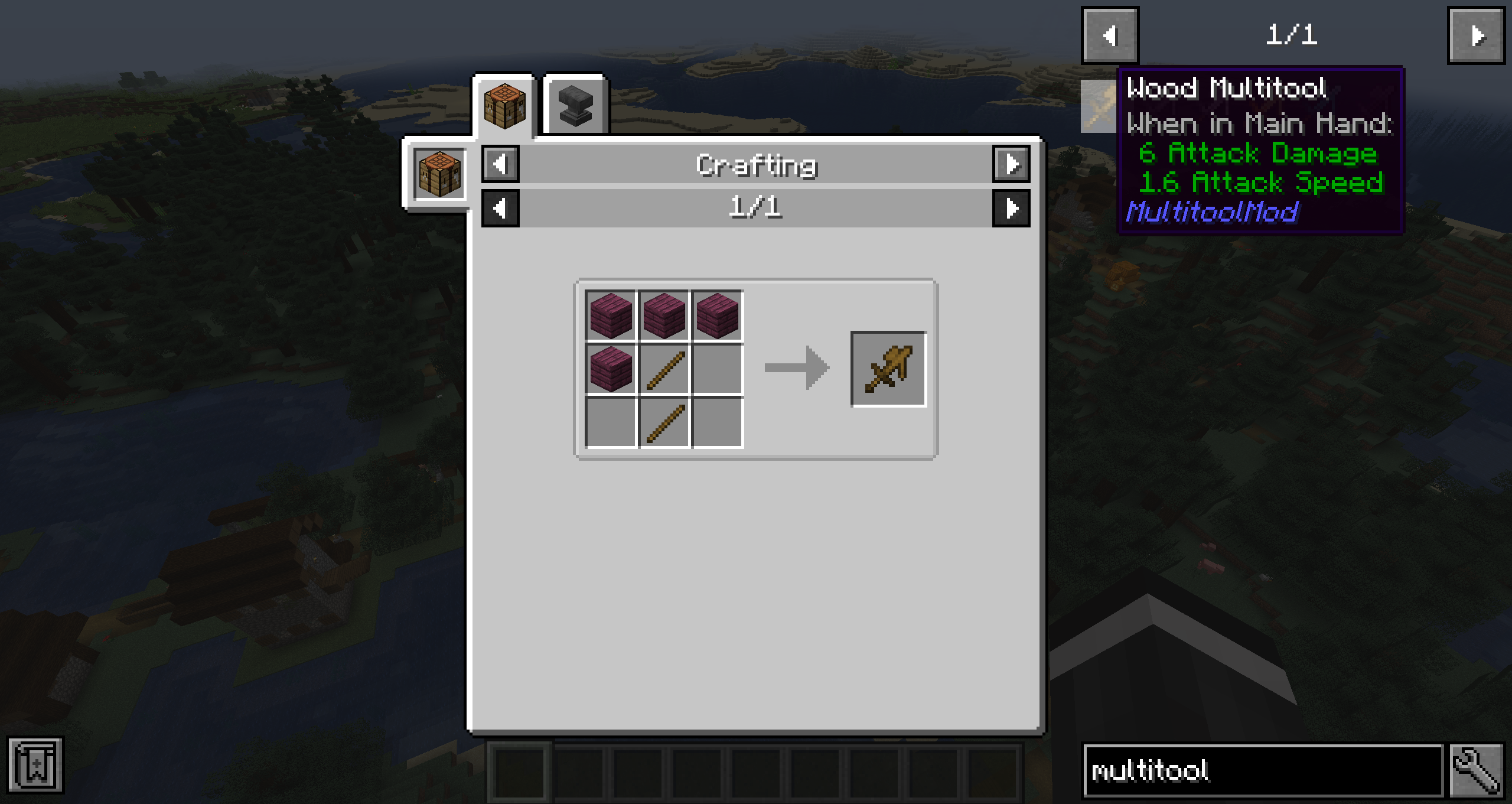The height and width of the screenshot is (804, 1512).
Task: Click the recipe arrow to show recipes
Action: click(x=797, y=368)
